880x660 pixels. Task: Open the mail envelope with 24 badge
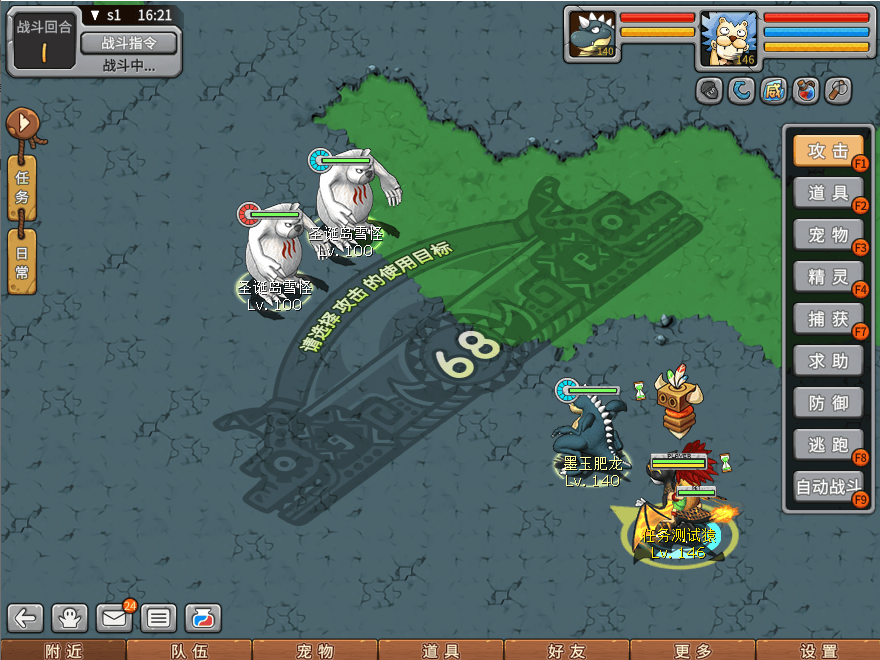(x=115, y=618)
